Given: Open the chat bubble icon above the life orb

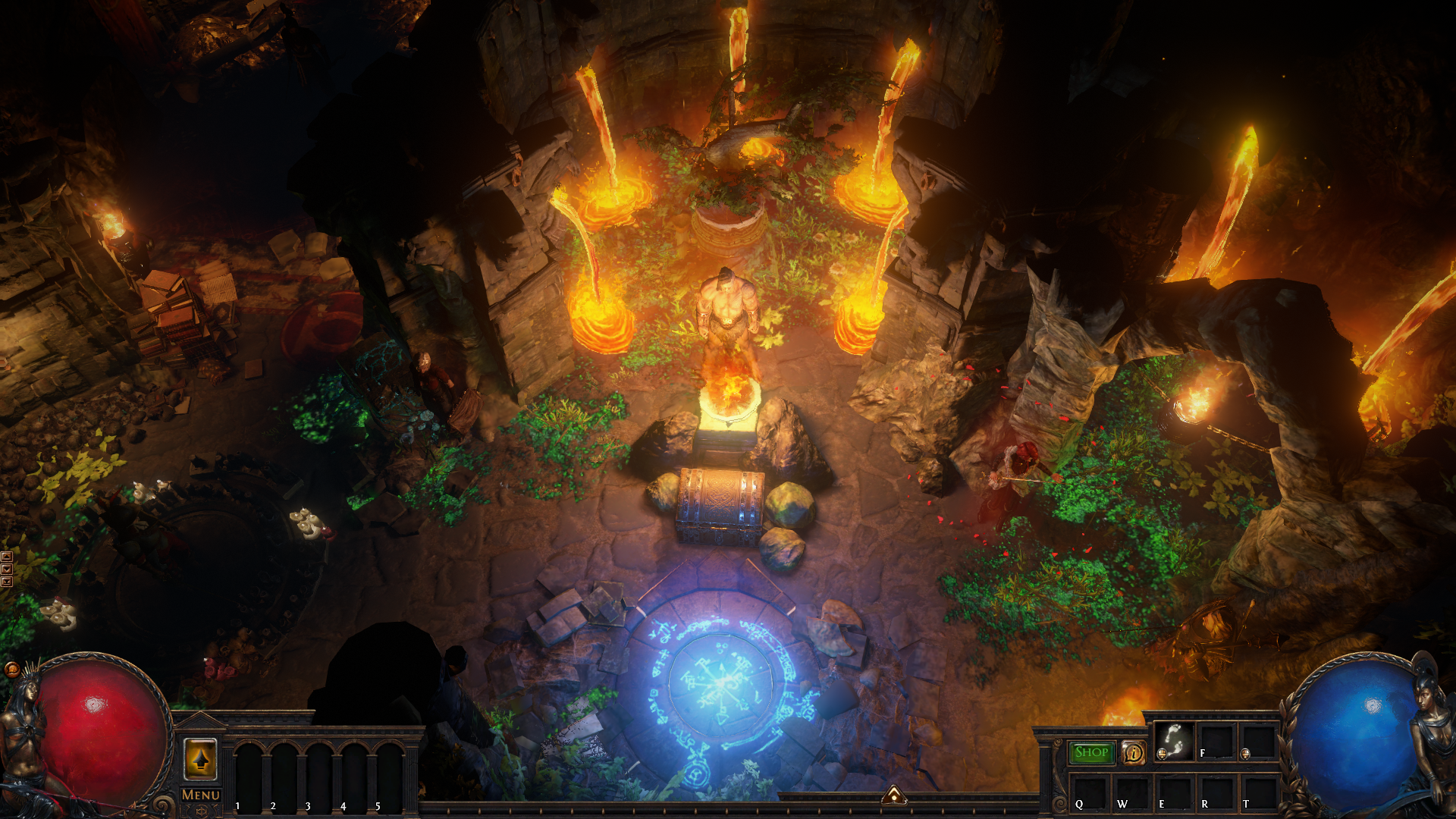Looking at the screenshot, I should pyautogui.click(x=11, y=669).
